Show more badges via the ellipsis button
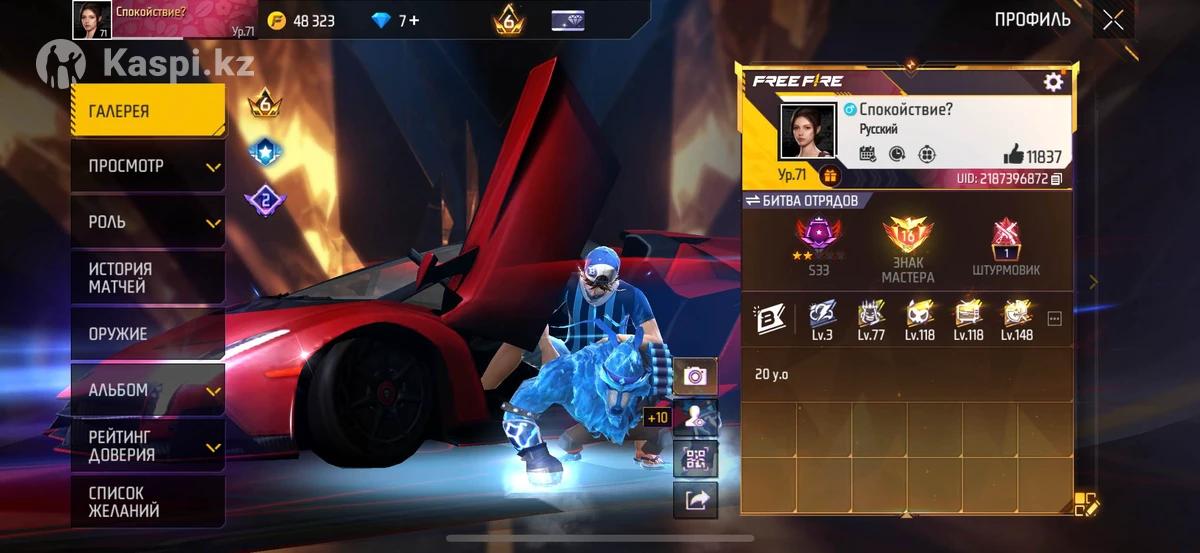Image resolution: width=1200 pixels, height=553 pixels. pos(1054,318)
